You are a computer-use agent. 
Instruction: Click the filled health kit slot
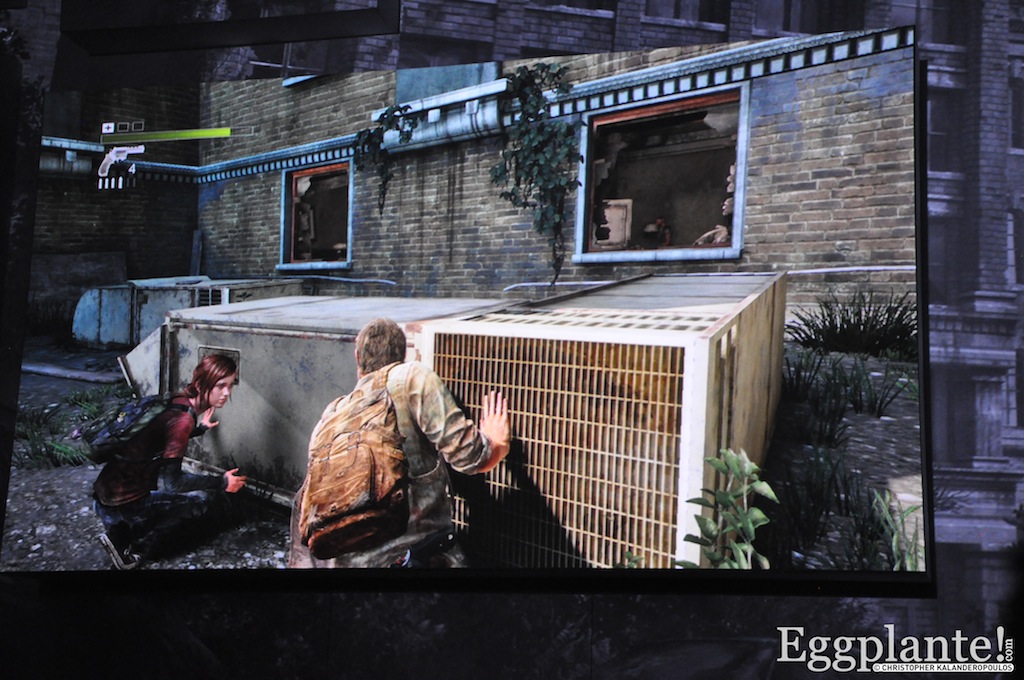tap(108, 127)
